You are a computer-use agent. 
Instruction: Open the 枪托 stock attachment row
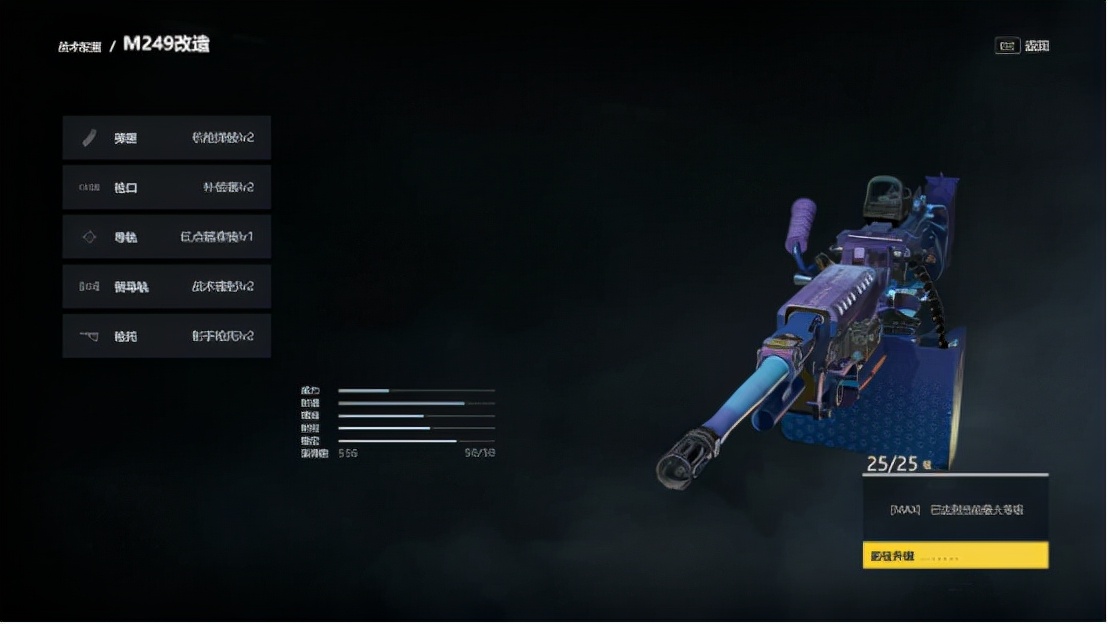pyautogui.click(x=166, y=336)
